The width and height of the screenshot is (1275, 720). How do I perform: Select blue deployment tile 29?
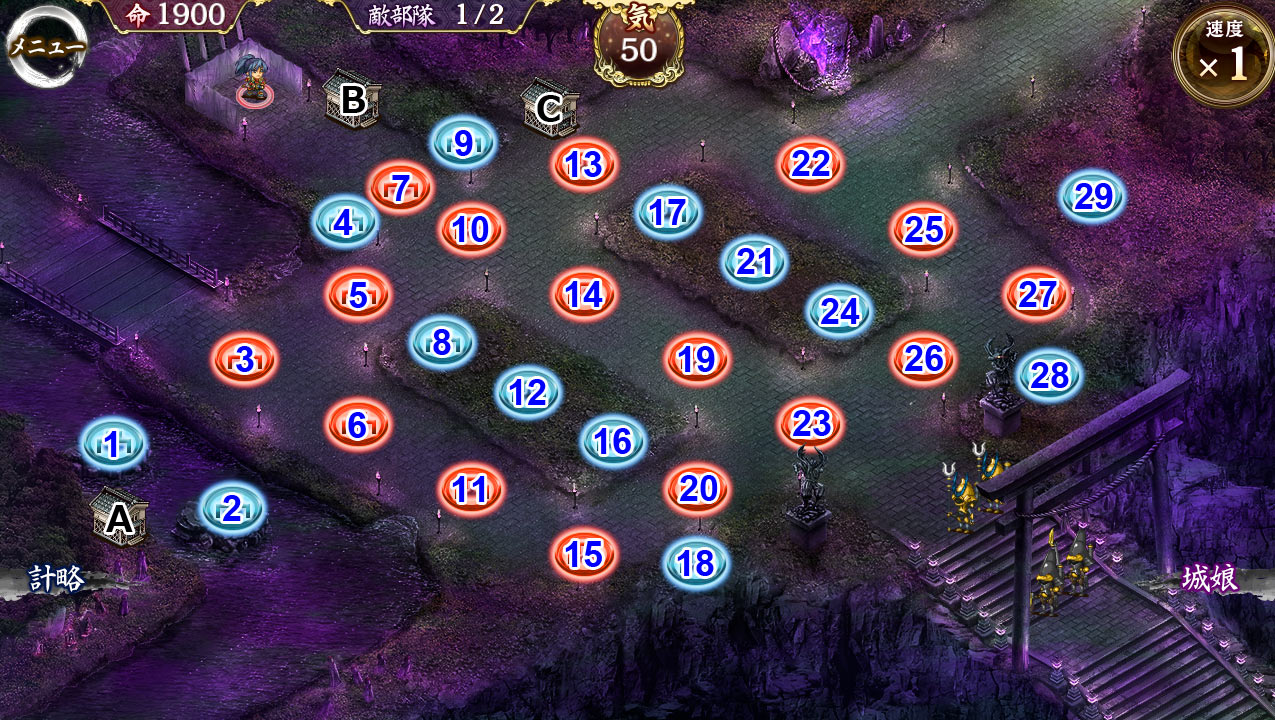pos(1093,196)
